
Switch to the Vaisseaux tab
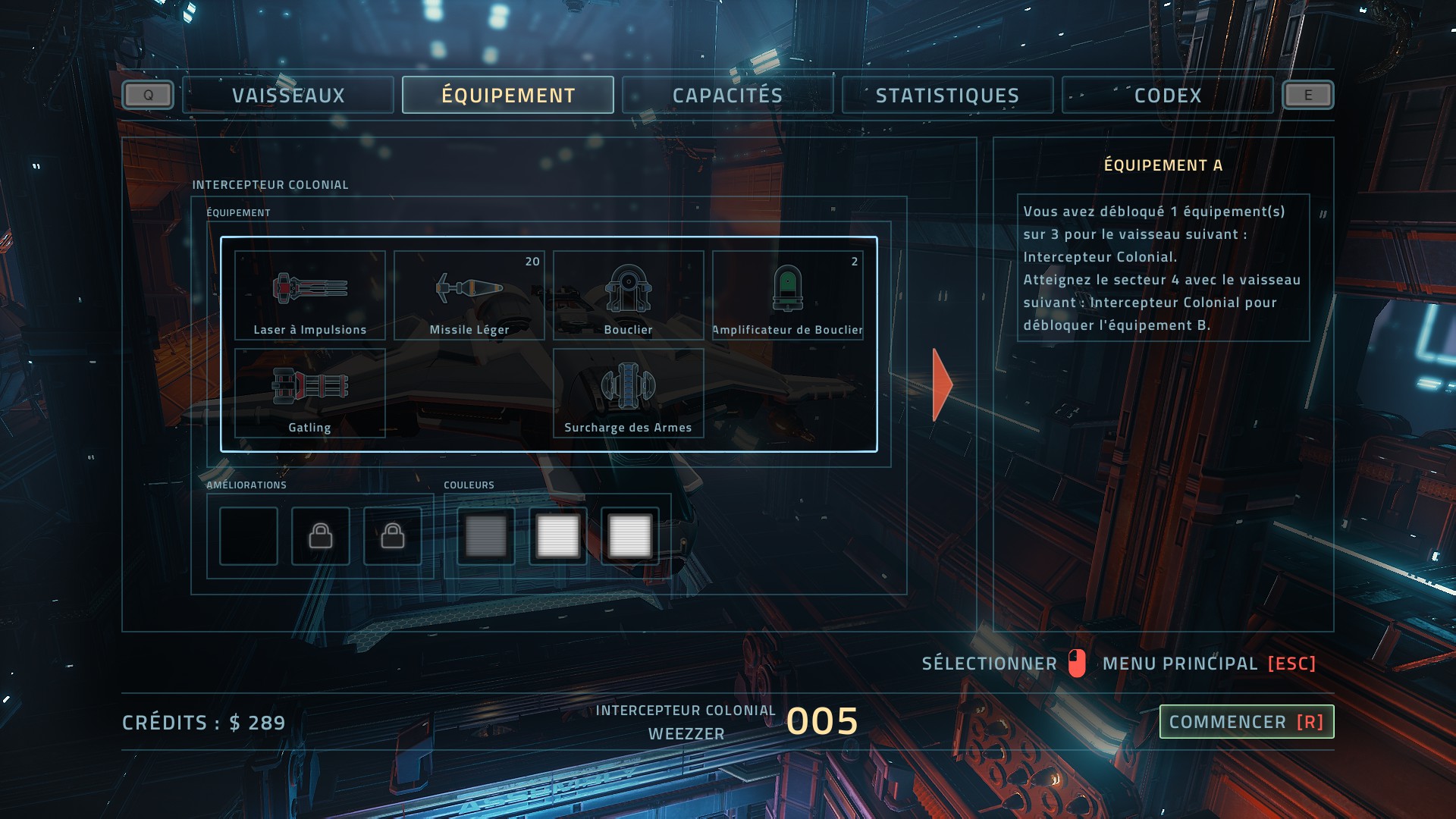point(288,96)
